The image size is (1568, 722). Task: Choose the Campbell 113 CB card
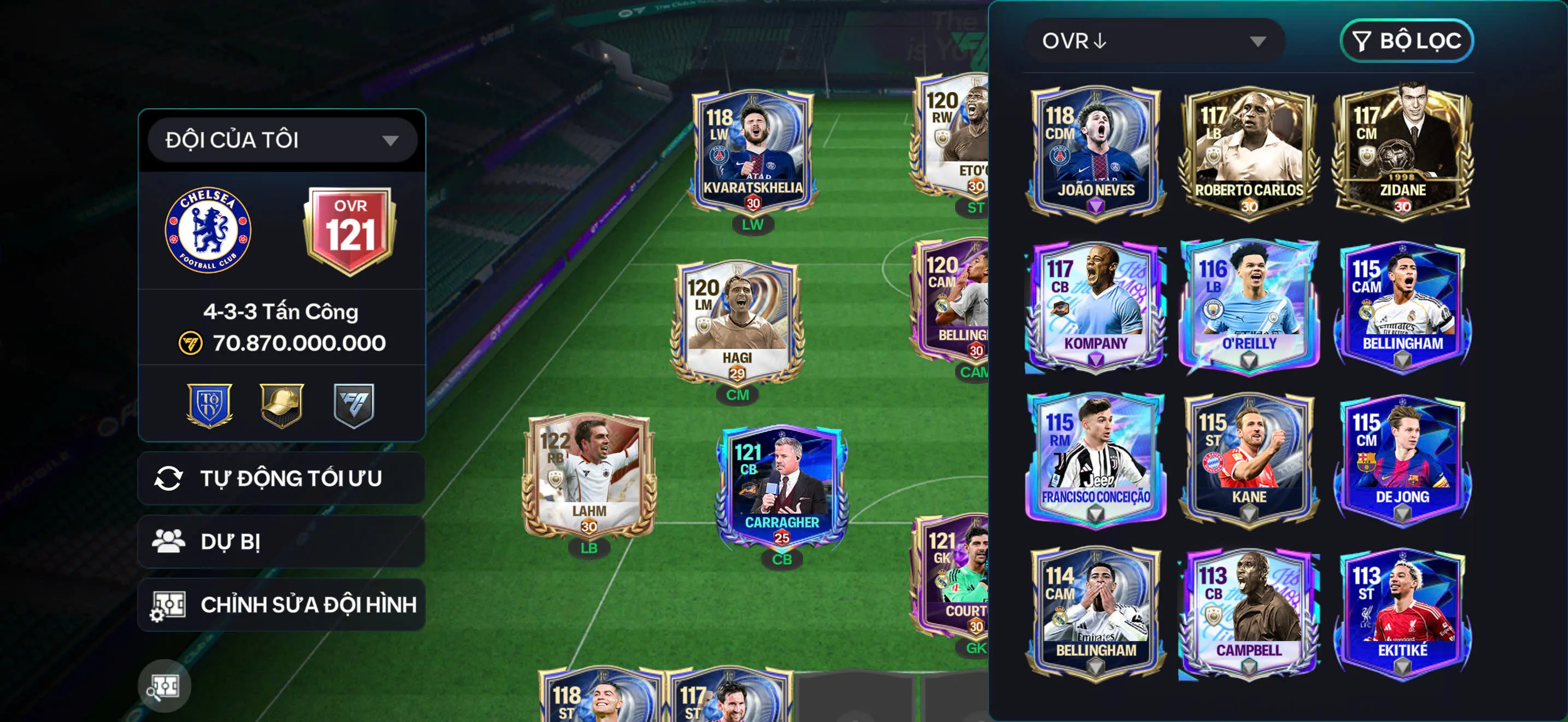coord(1249,612)
